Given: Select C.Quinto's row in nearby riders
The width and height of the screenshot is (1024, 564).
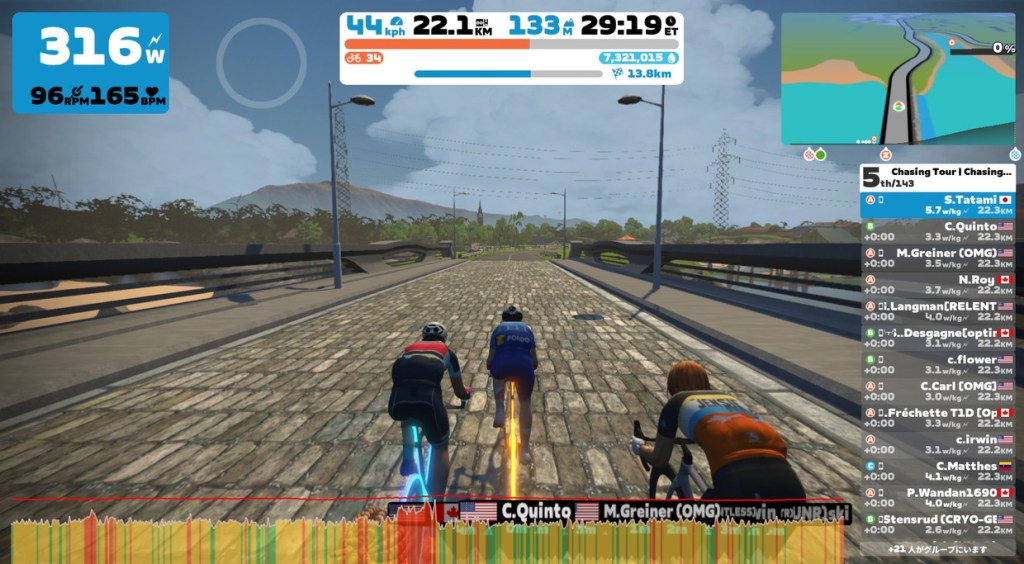Looking at the screenshot, I should tap(939, 232).
